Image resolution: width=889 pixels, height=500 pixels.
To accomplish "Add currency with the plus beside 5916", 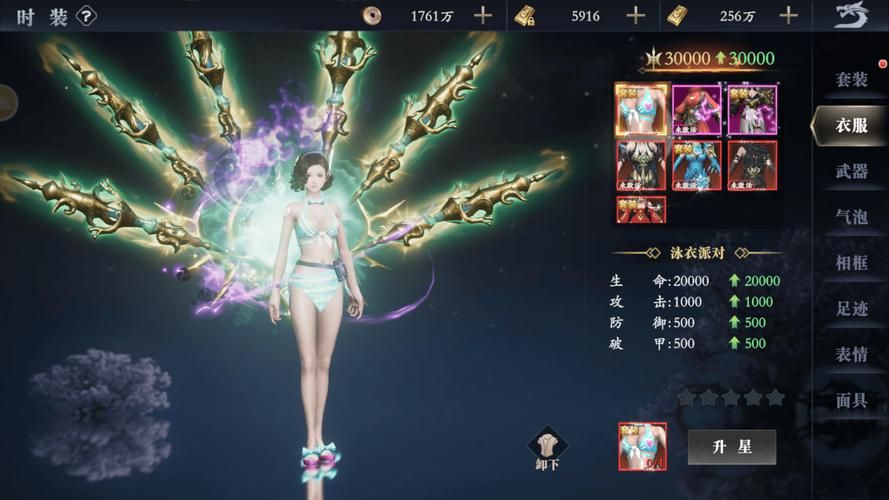I will pos(635,15).
